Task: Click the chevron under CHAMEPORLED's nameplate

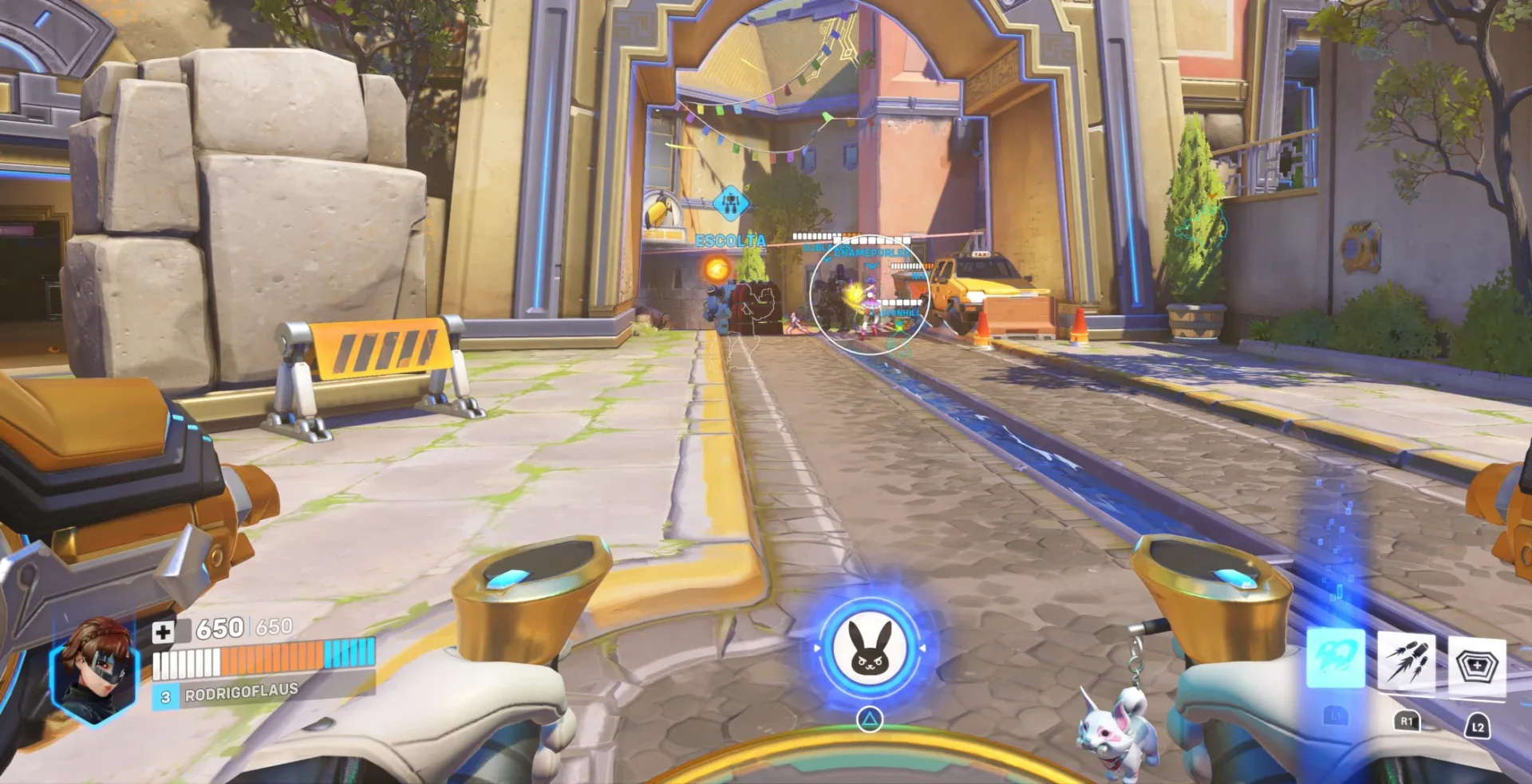Action: tap(870, 265)
